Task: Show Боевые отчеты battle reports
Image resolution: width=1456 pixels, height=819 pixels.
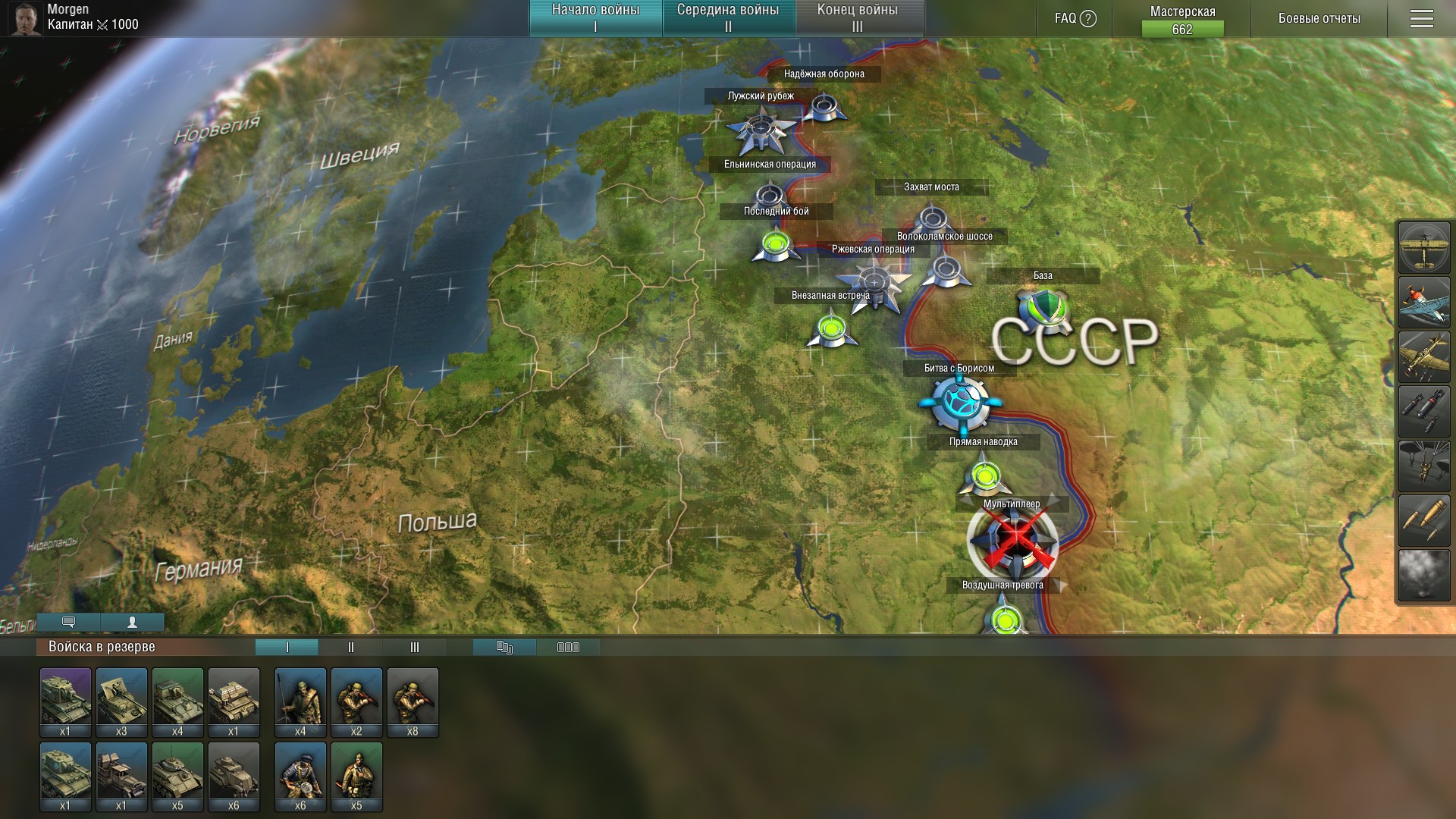Action: [x=1319, y=18]
